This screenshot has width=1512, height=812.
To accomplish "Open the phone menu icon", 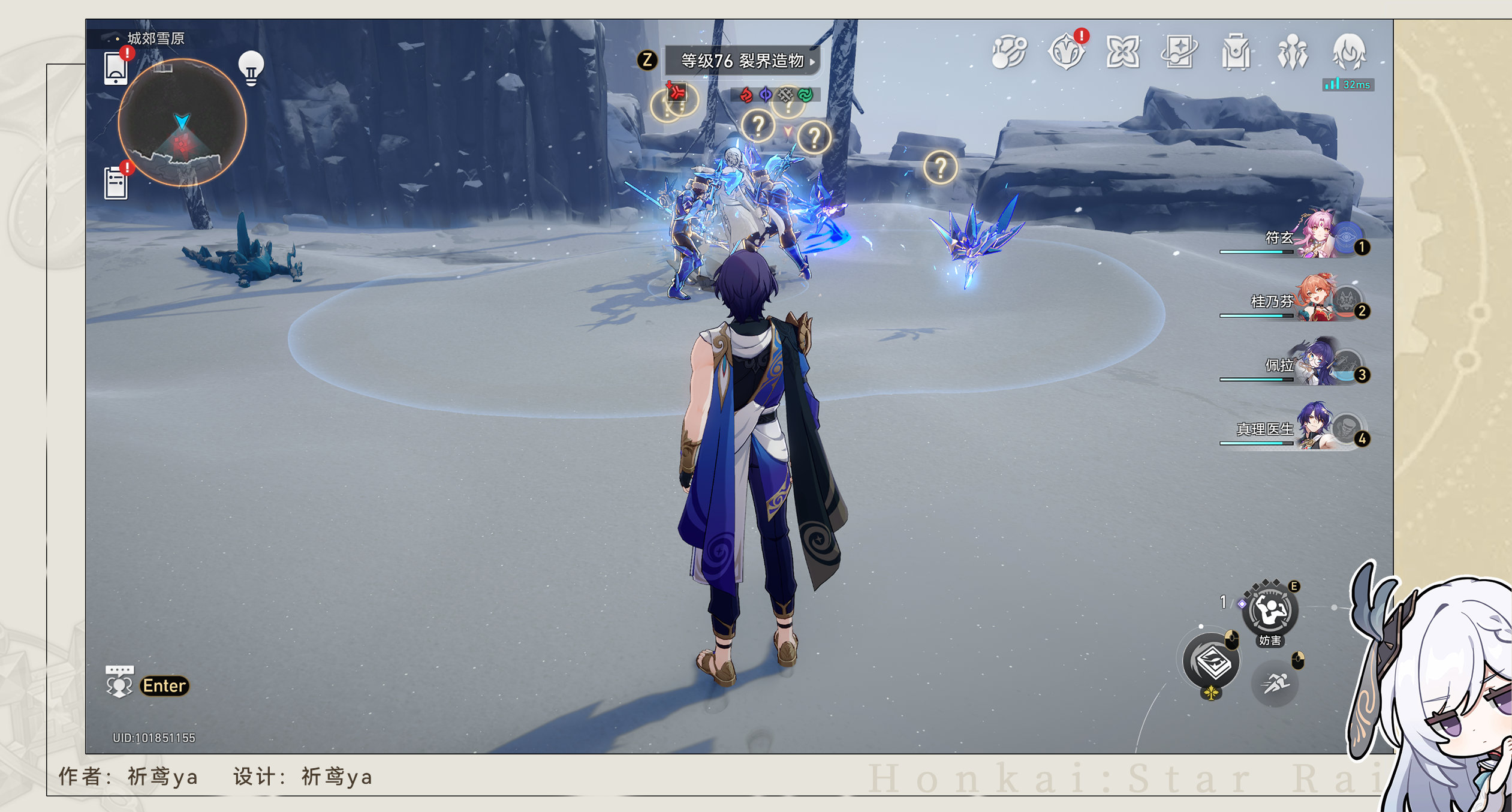I will coord(115,68).
